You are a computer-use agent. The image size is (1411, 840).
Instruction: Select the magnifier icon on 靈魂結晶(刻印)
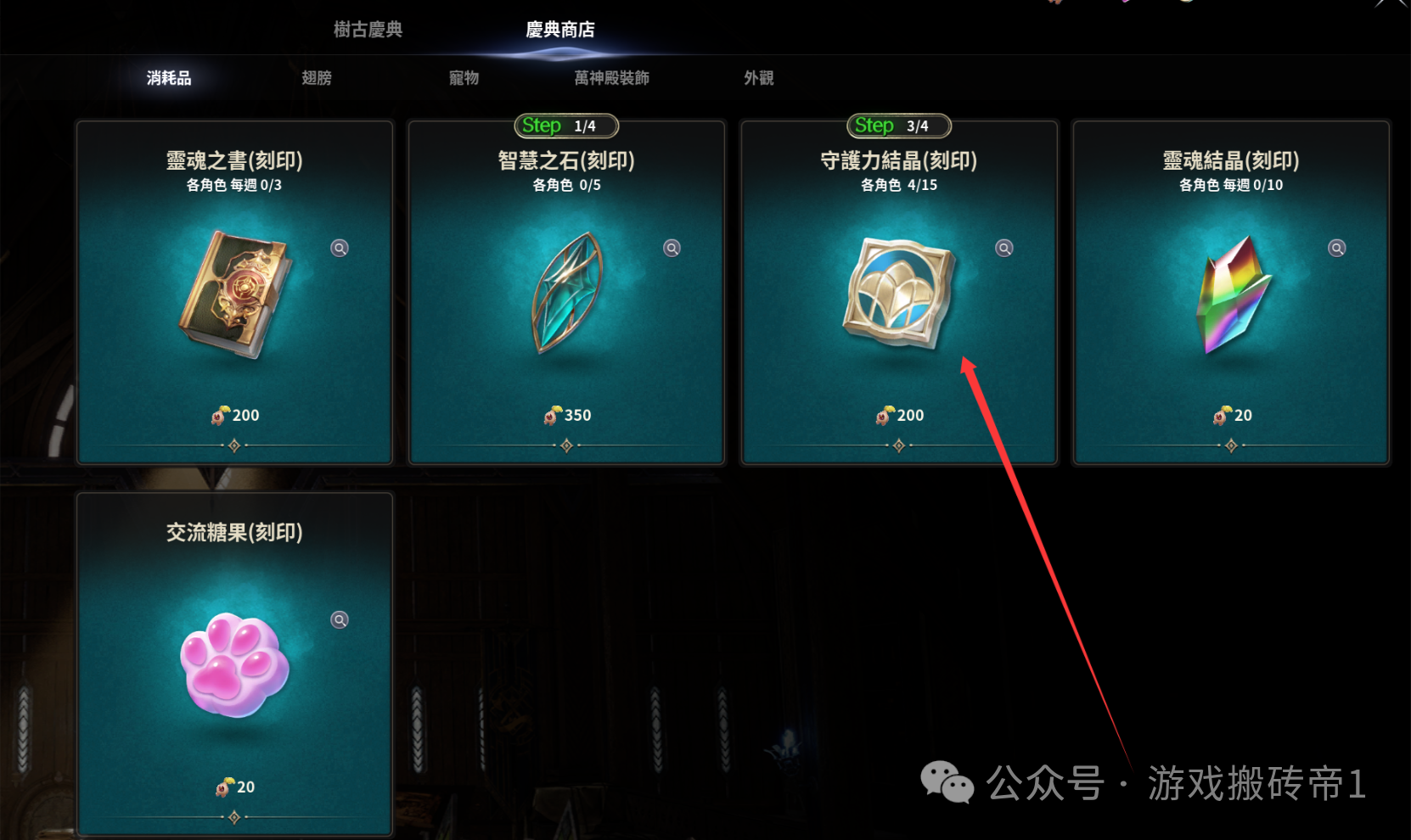(1336, 247)
